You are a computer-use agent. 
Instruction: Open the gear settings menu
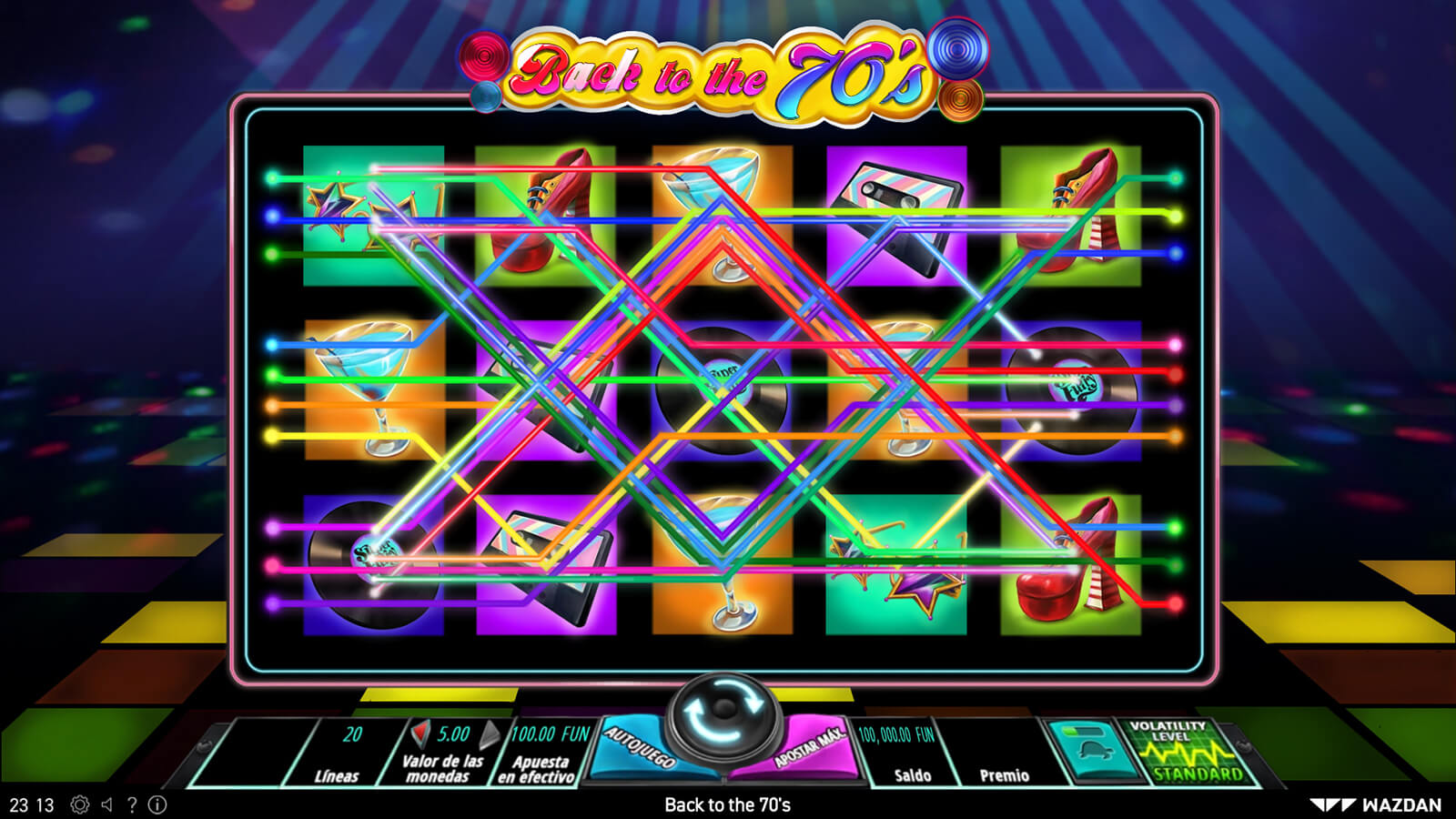coord(80,804)
